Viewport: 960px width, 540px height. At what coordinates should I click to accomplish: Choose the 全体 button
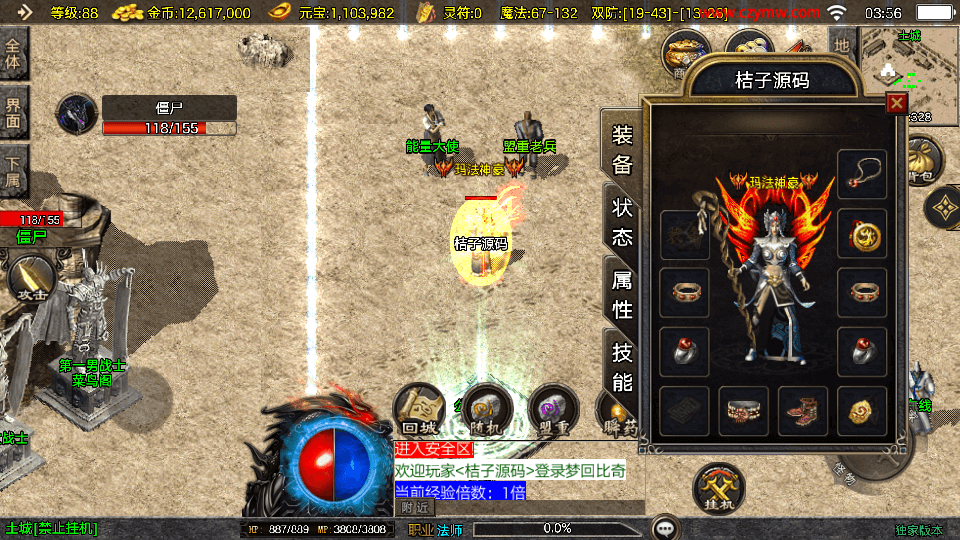click(x=14, y=54)
